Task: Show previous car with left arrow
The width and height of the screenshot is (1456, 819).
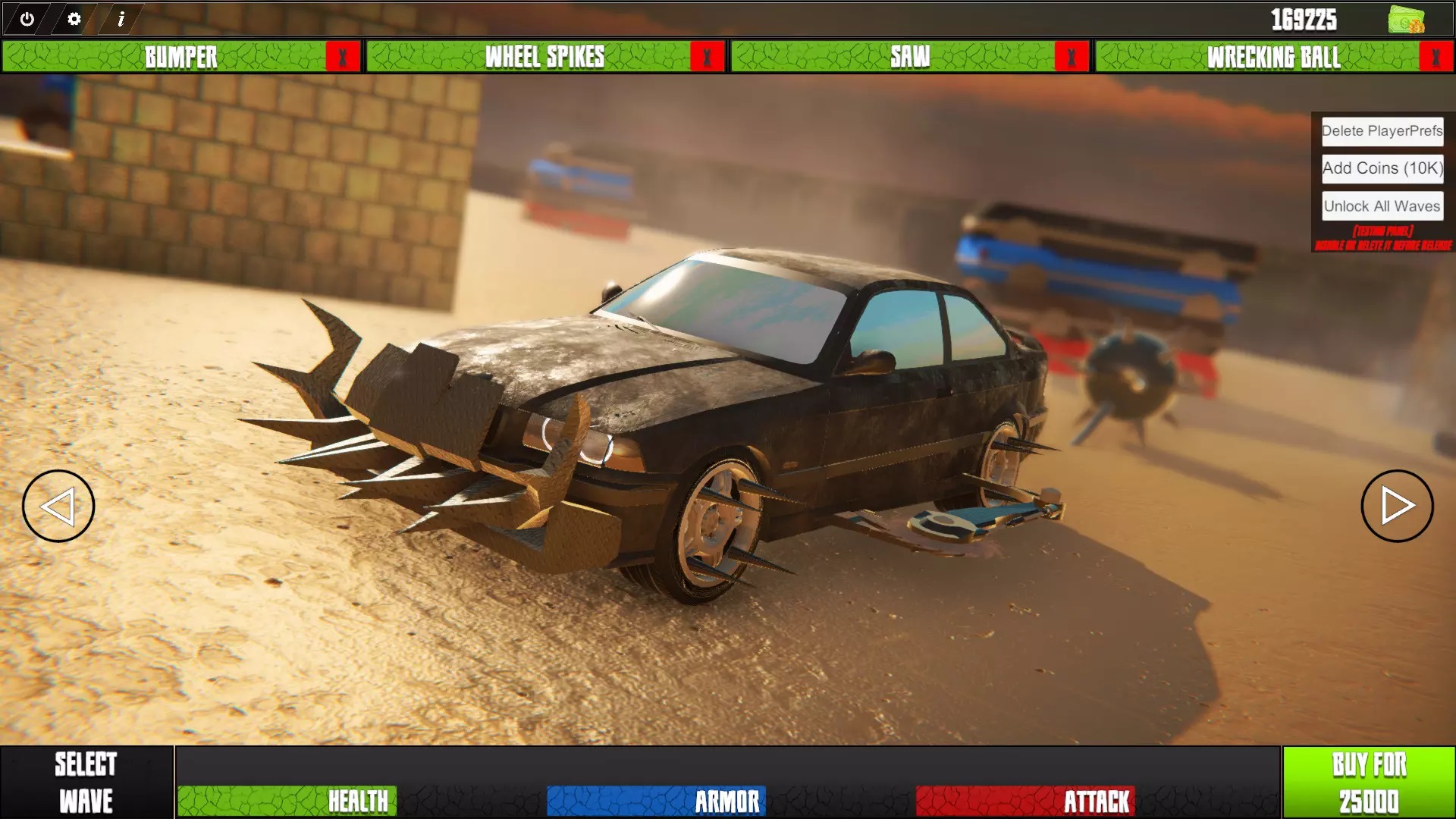Action: [58, 506]
